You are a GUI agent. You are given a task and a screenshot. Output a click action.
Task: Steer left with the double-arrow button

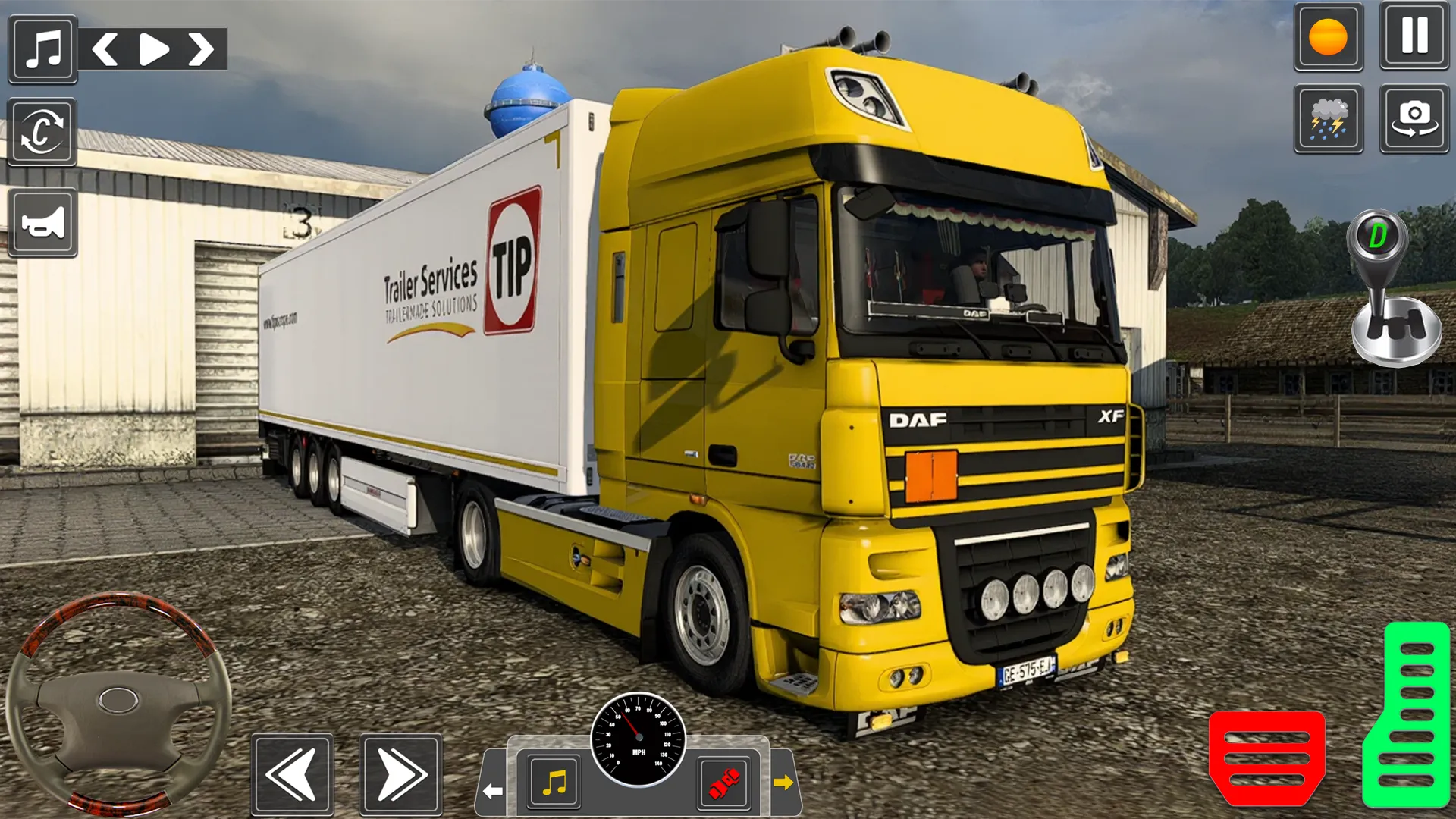click(x=293, y=774)
